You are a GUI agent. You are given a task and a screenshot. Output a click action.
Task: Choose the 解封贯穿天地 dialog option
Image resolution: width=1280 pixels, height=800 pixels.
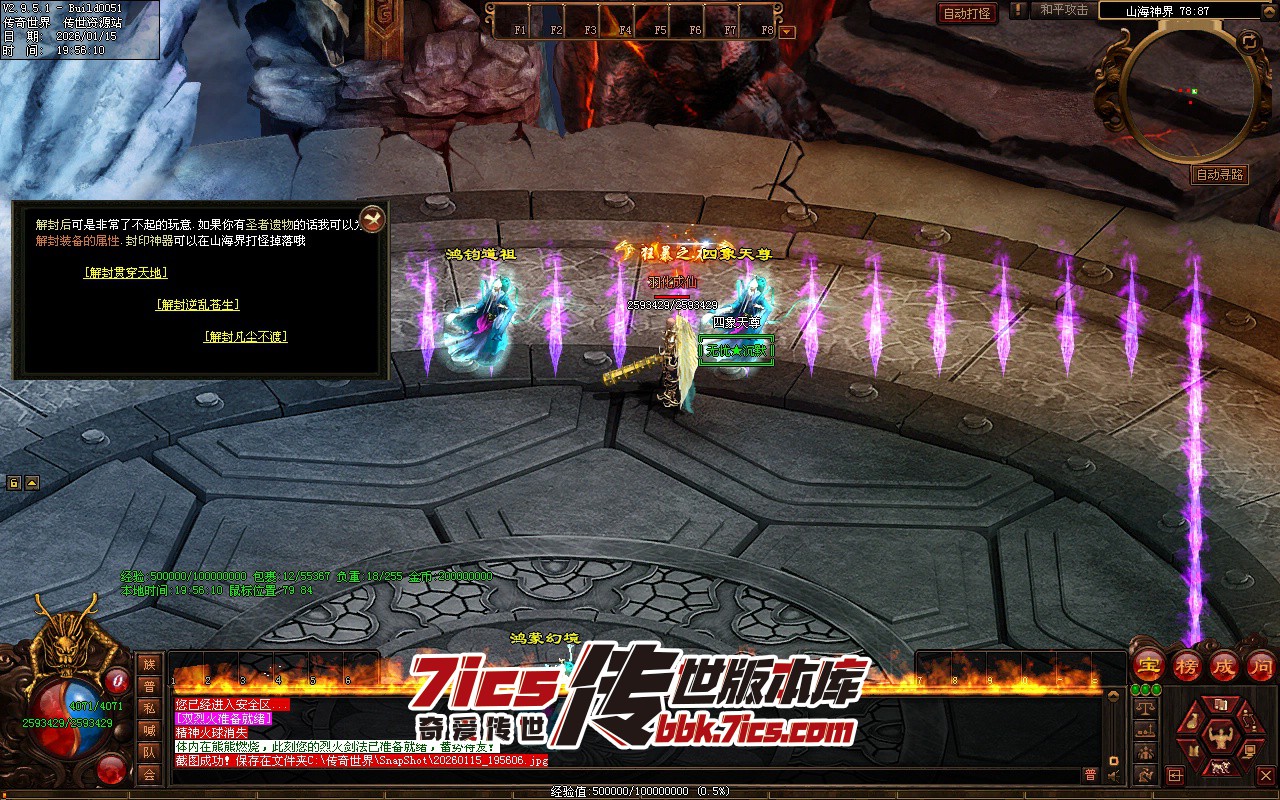[x=126, y=273]
